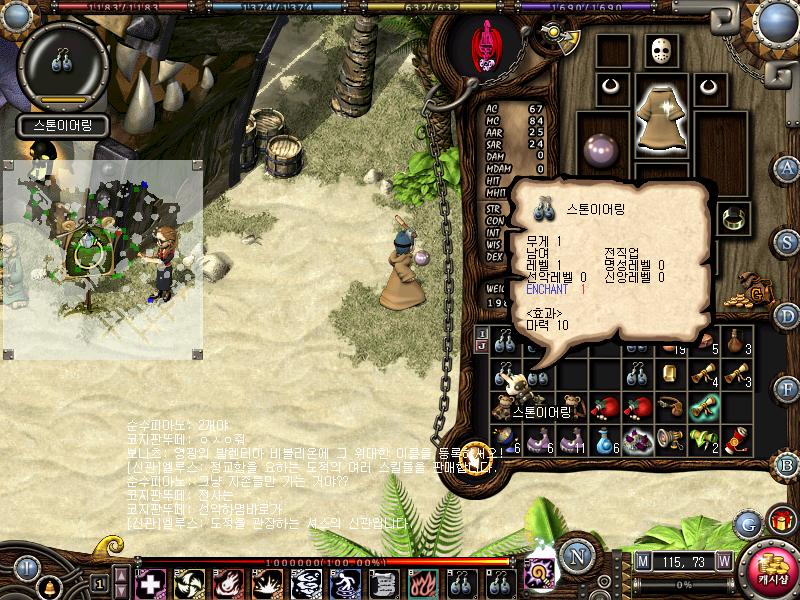Select the equipped green ring slot
This screenshot has height=600, width=800.
tap(733, 216)
